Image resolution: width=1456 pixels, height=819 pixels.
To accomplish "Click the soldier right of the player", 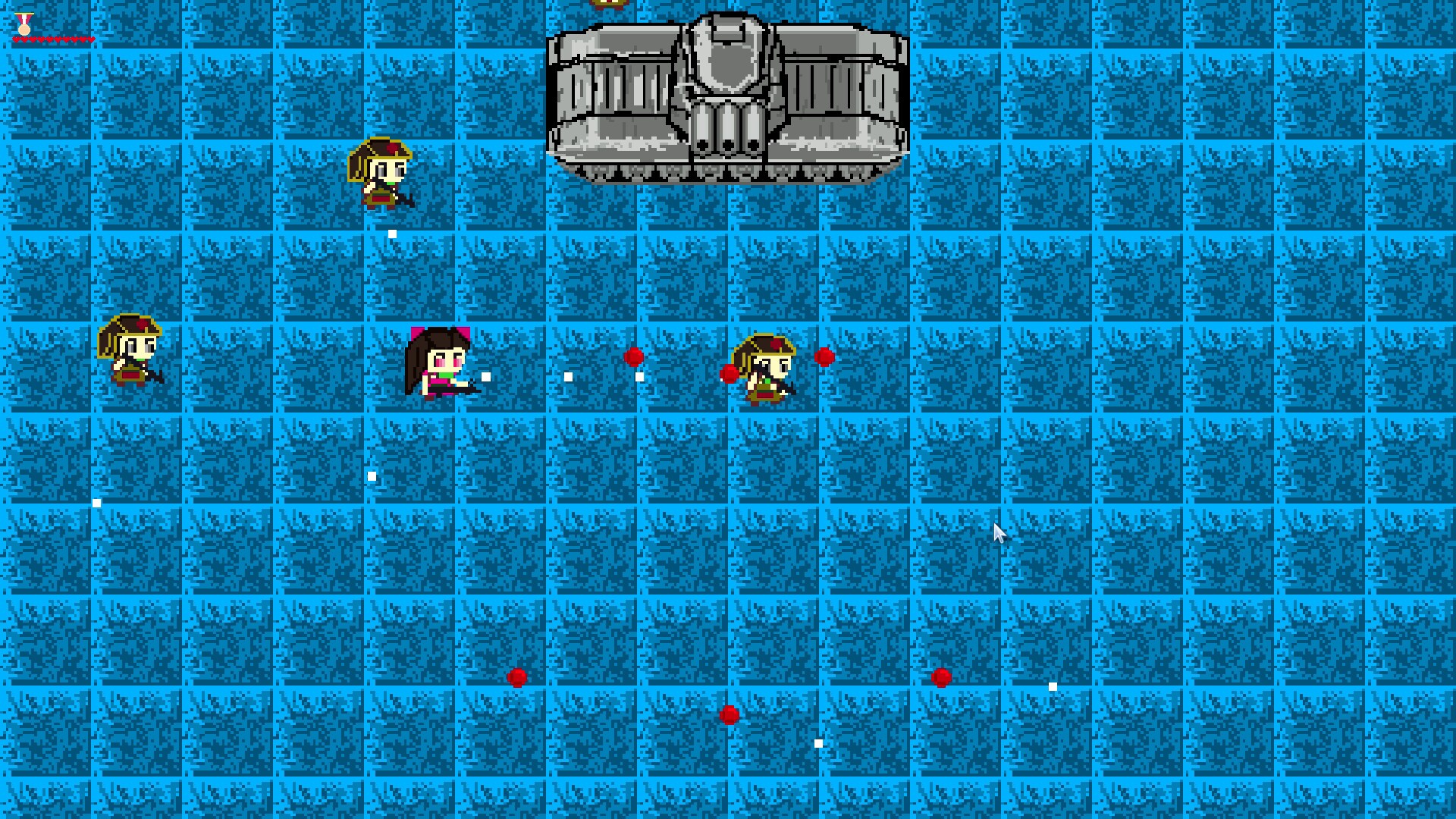I will [x=766, y=372].
